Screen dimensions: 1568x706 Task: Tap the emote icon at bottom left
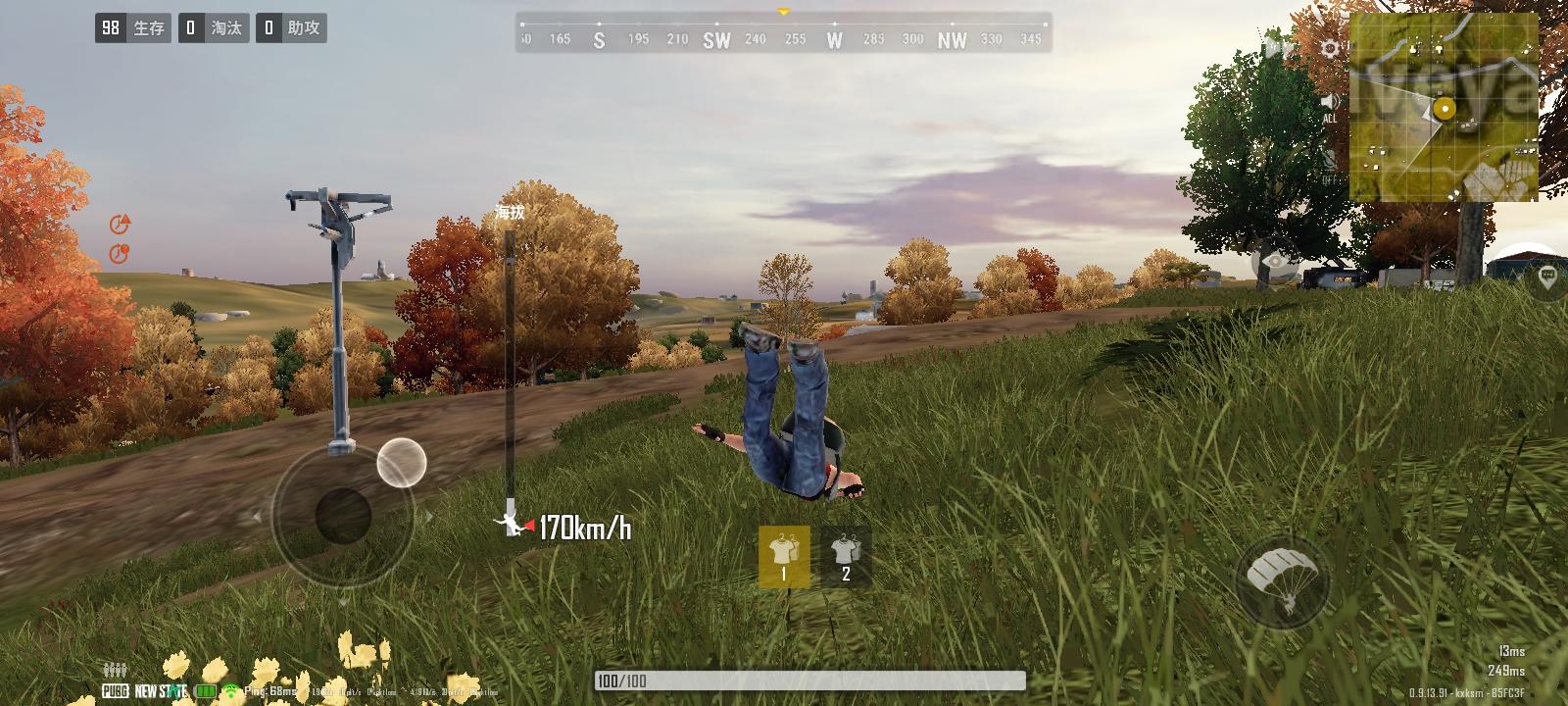pyautogui.click(x=115, y=667)
